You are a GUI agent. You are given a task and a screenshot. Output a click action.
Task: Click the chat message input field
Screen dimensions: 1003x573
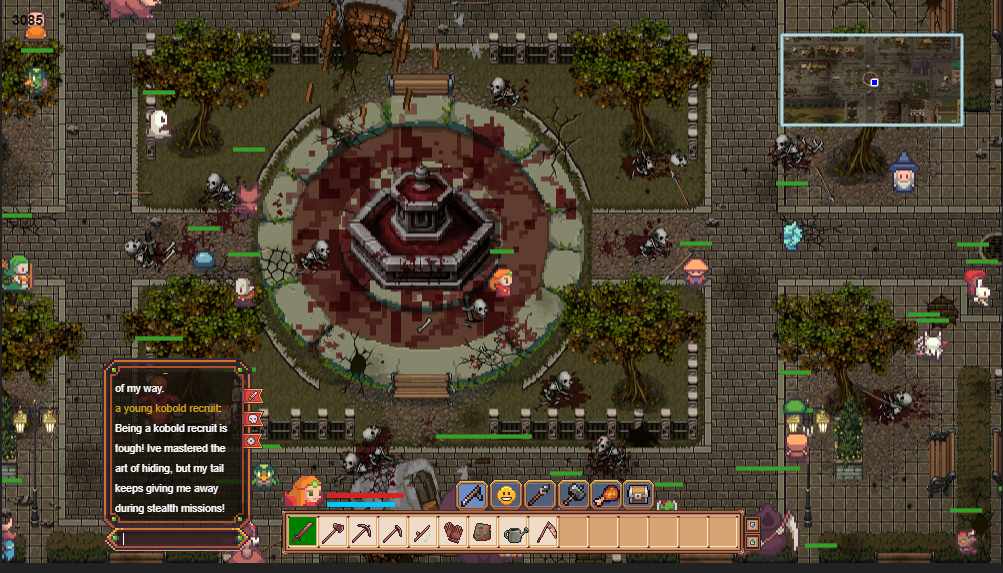point(178,539)
